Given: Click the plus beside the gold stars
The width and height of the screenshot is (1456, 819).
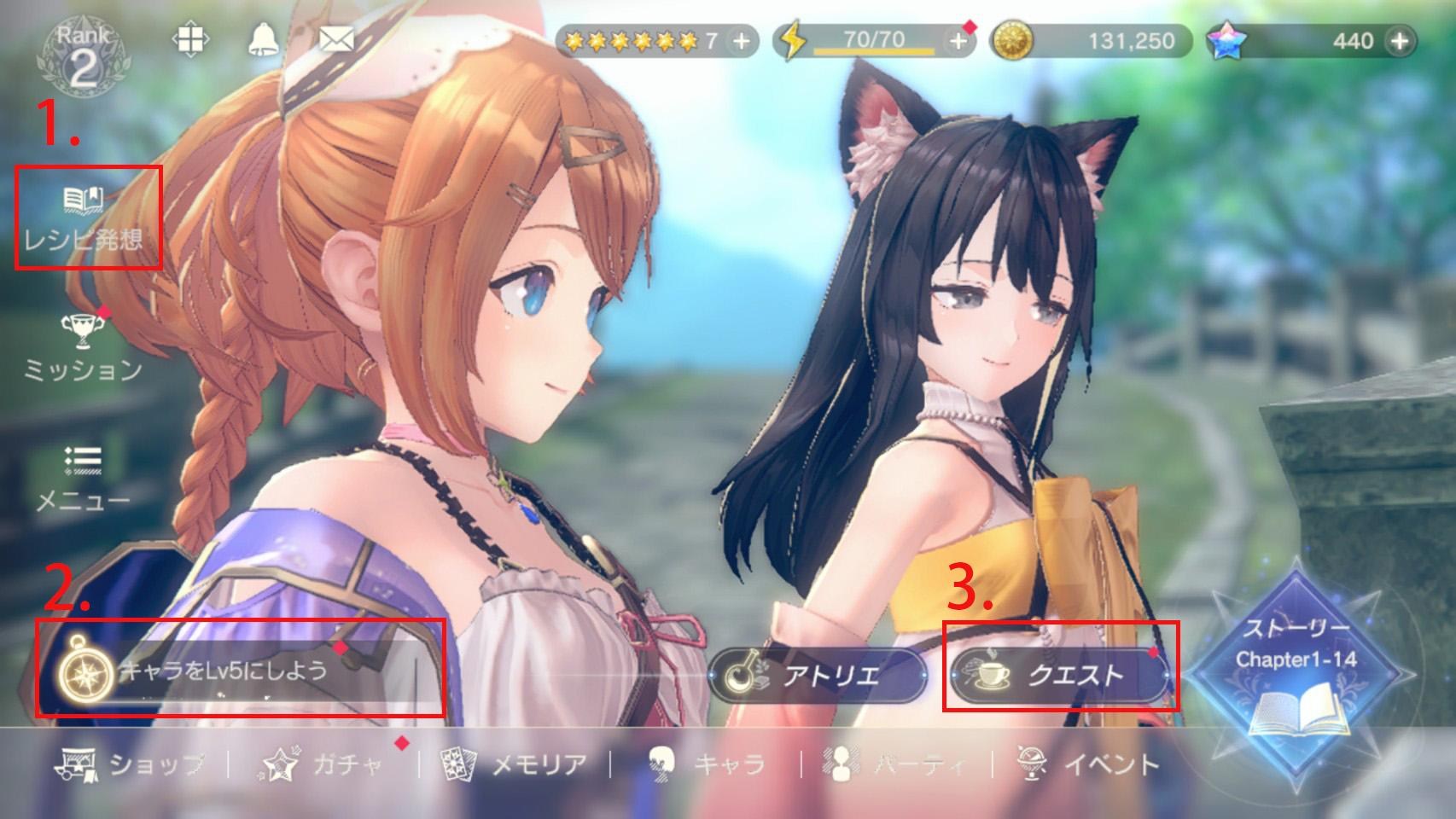Looking at the screenshot, I should point(741,41).
